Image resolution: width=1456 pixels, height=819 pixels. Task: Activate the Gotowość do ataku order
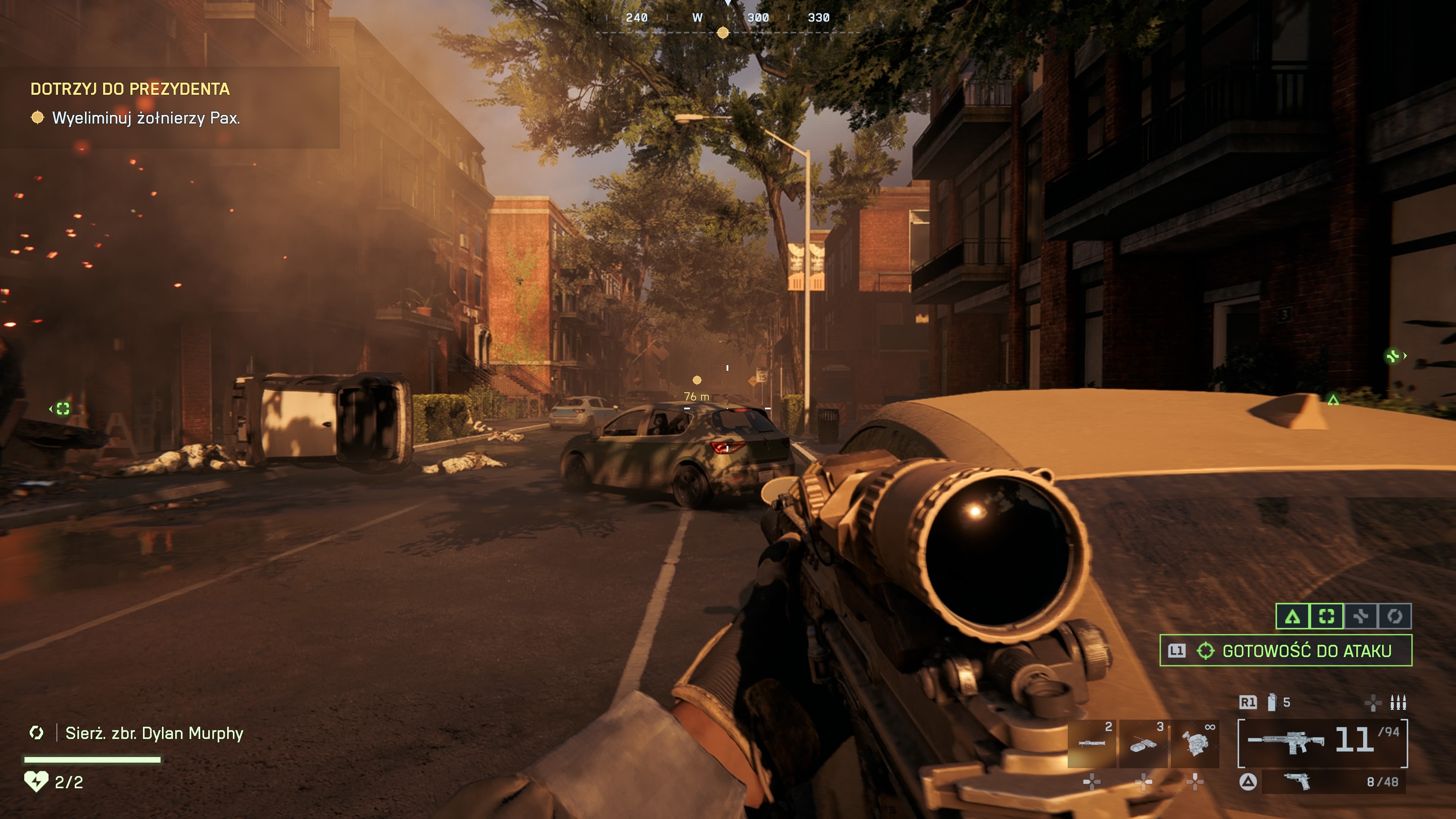coord(1286,651)
